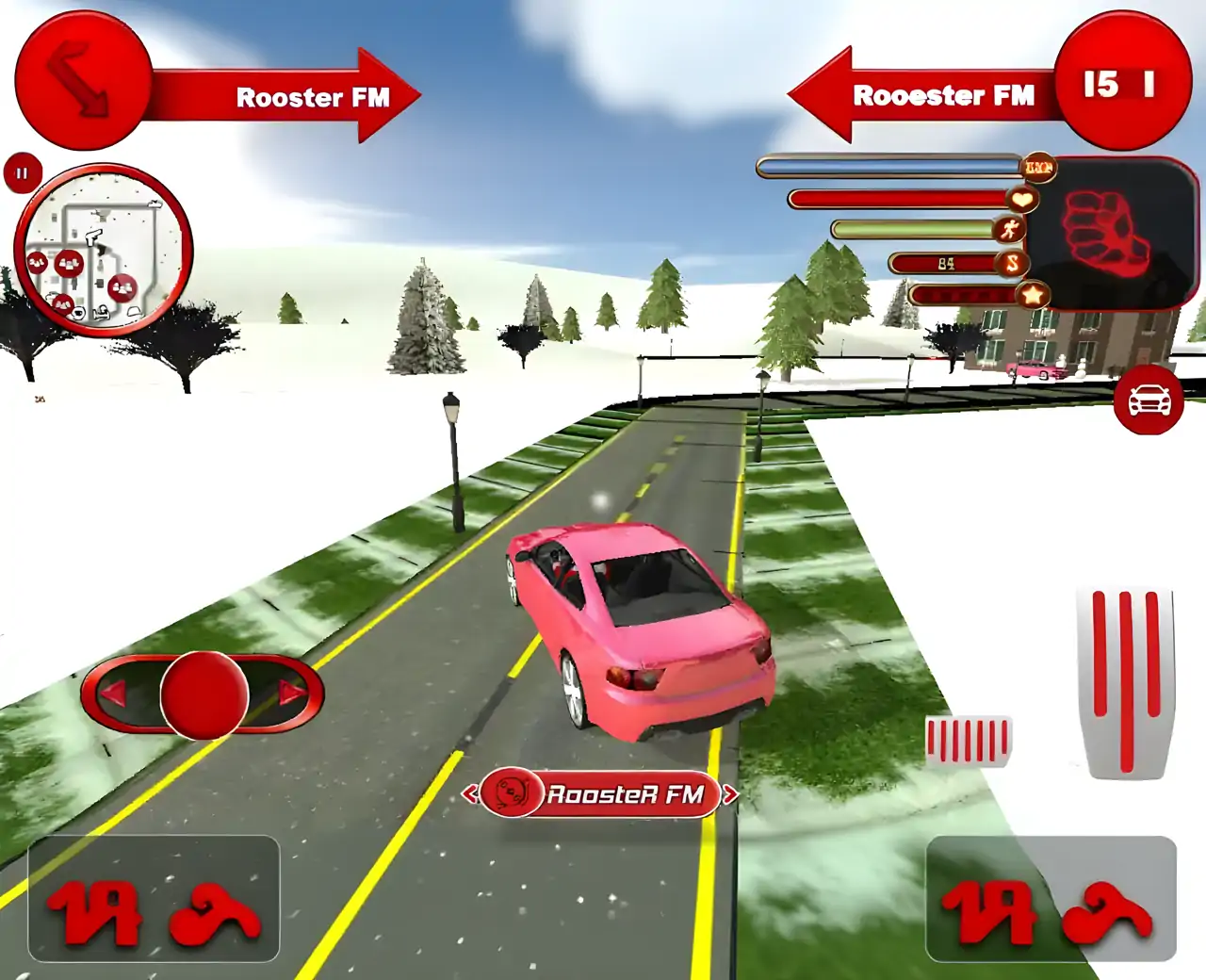
Task: Pause the game with the pause button
Action: [22, 173]
